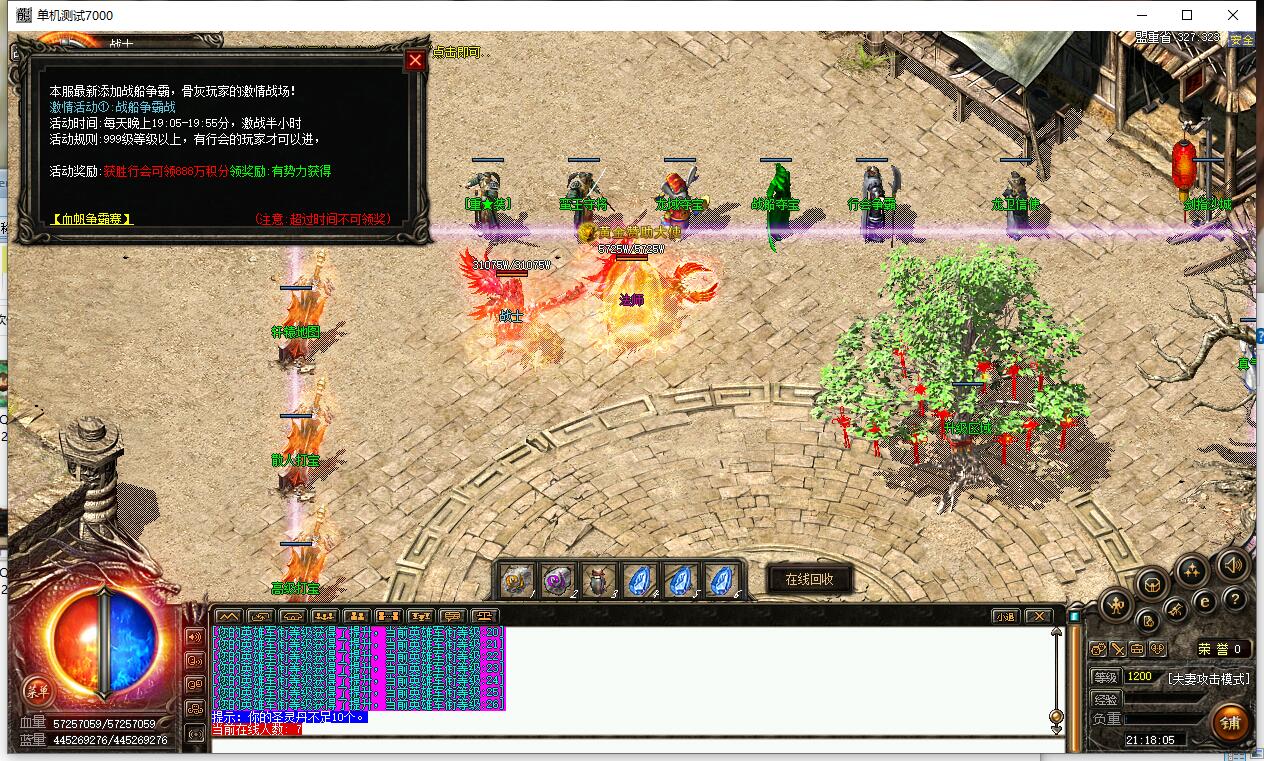Open the question mark help button
1264x761 pixels.
[x=1236, y=599]
